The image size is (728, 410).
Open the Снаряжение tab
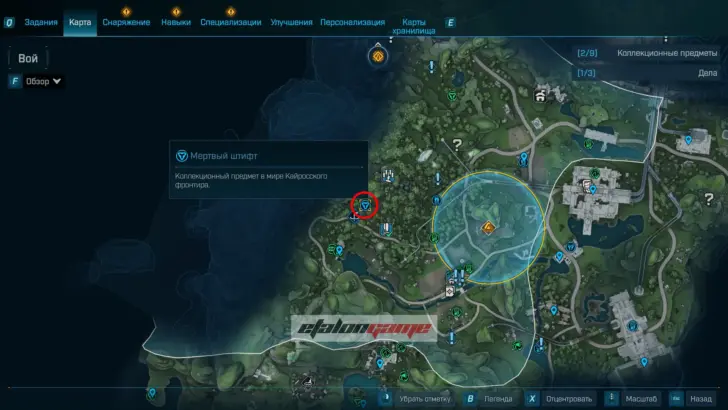coord(127,22)
